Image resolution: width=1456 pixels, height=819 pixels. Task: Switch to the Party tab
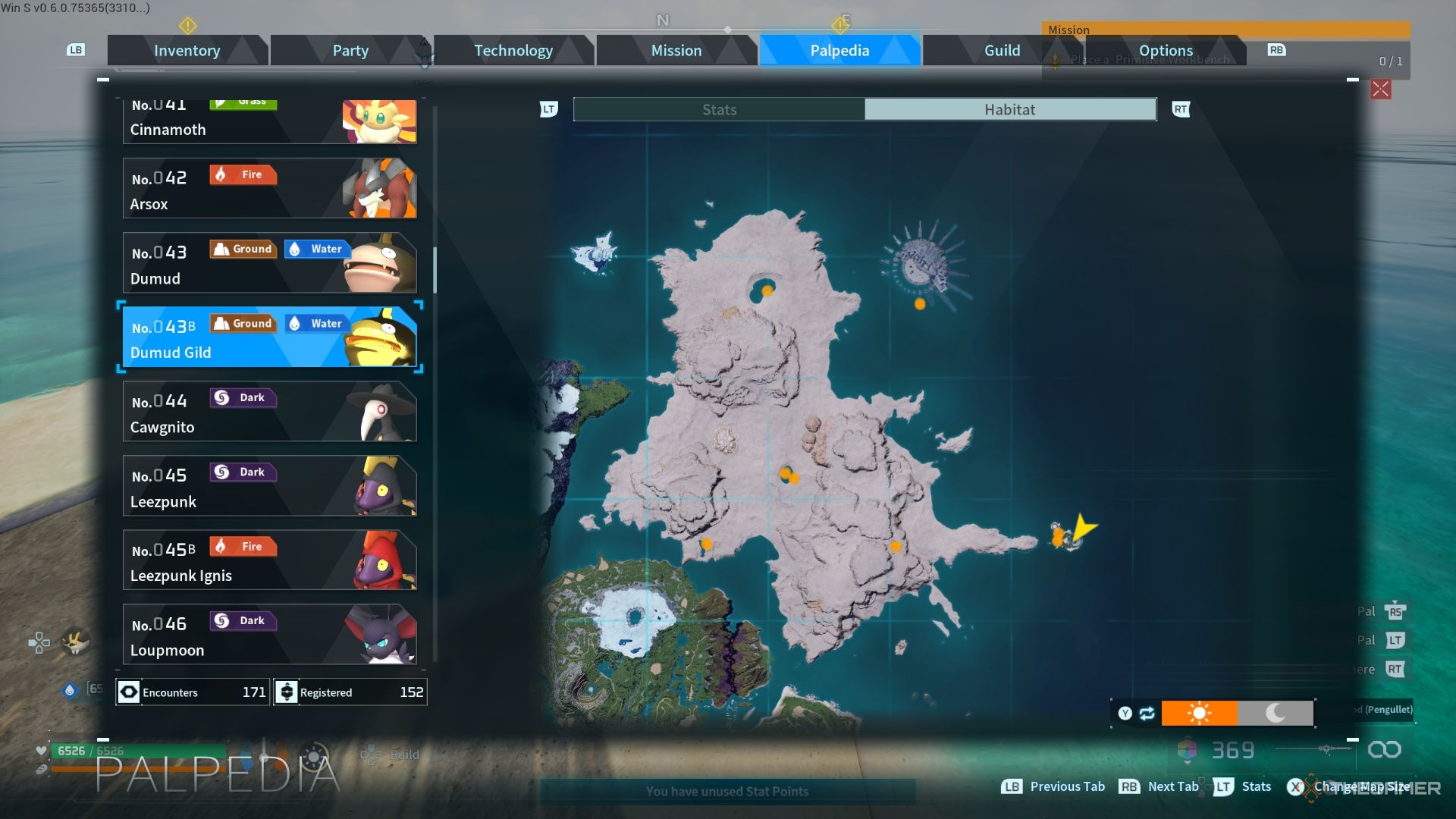(x=350, y=51)
